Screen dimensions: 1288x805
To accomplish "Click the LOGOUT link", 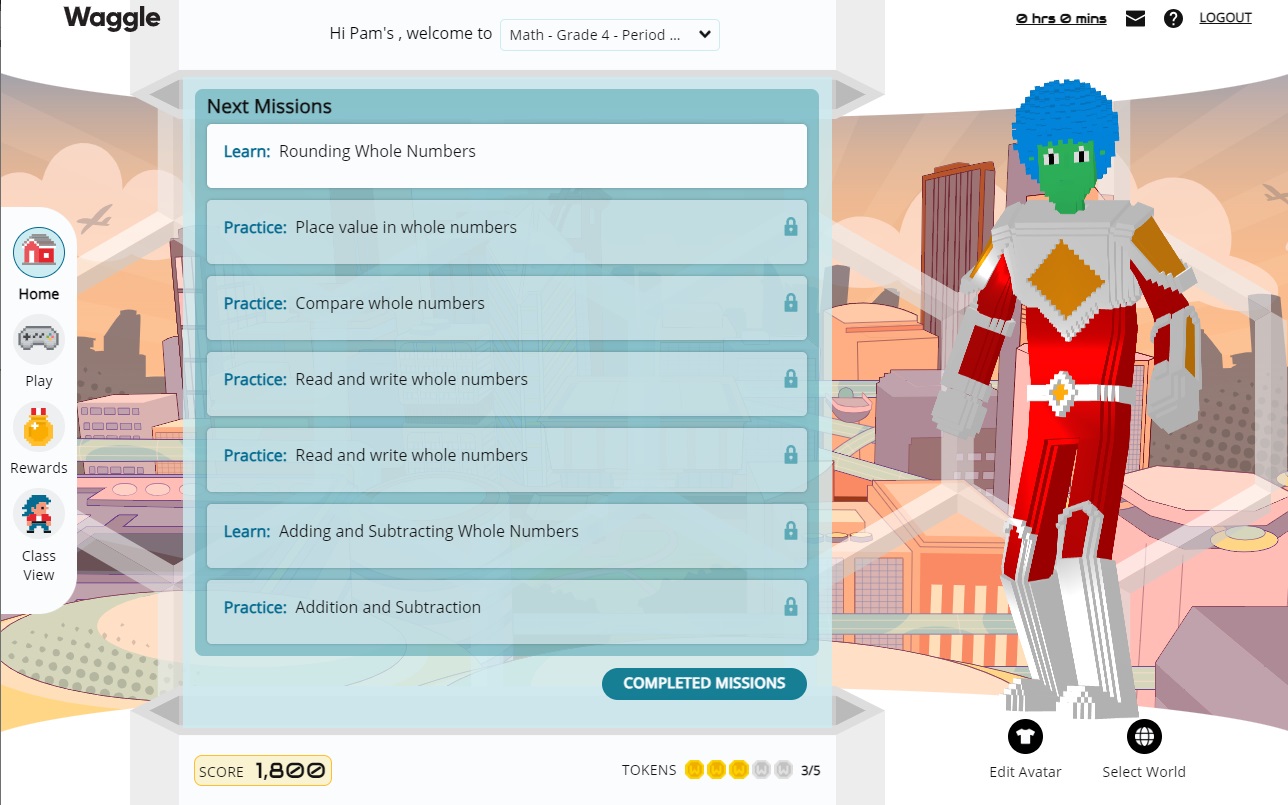I will coord(1225,17).
